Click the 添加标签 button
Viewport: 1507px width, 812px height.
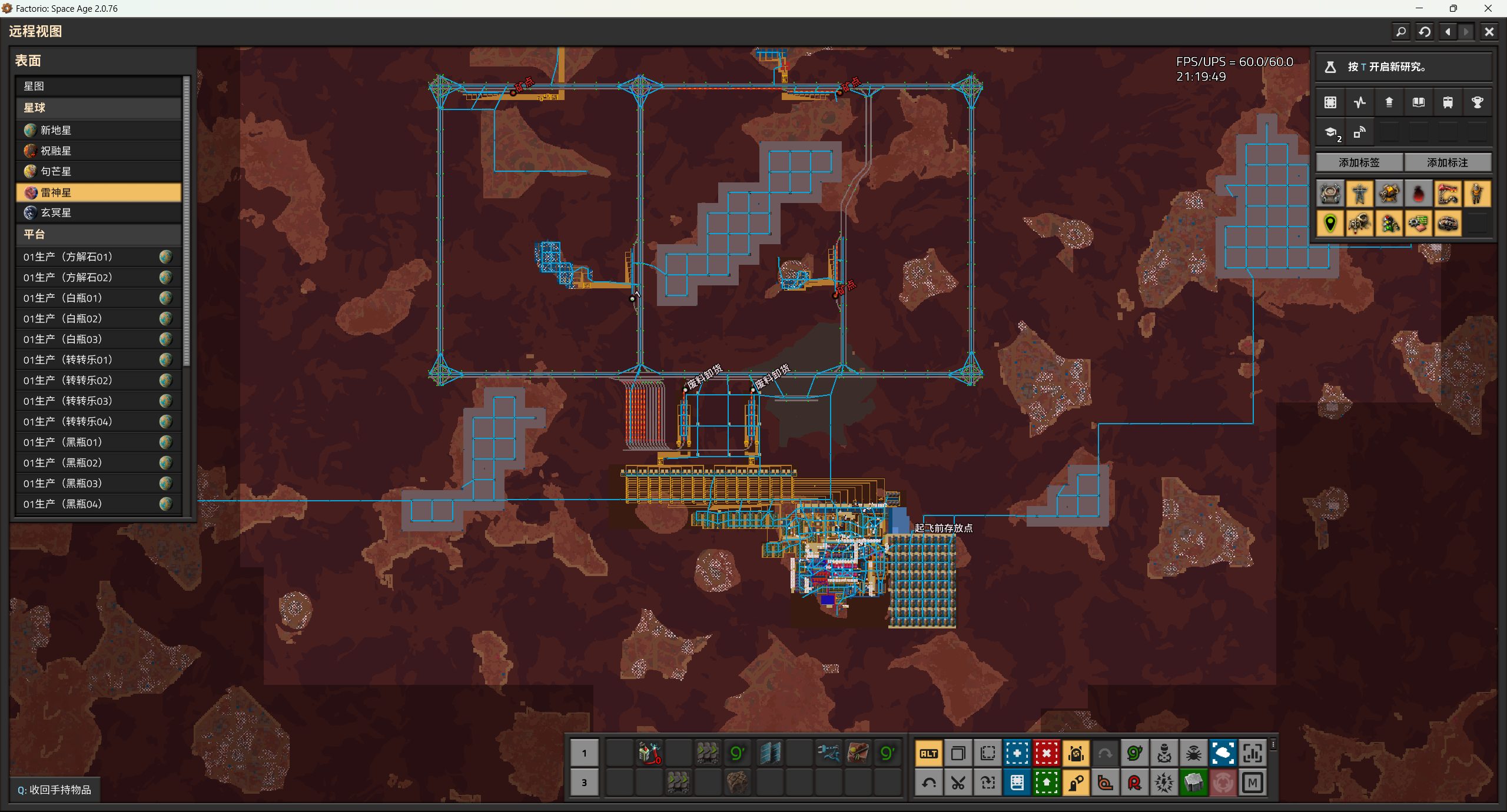[1359, 162]
